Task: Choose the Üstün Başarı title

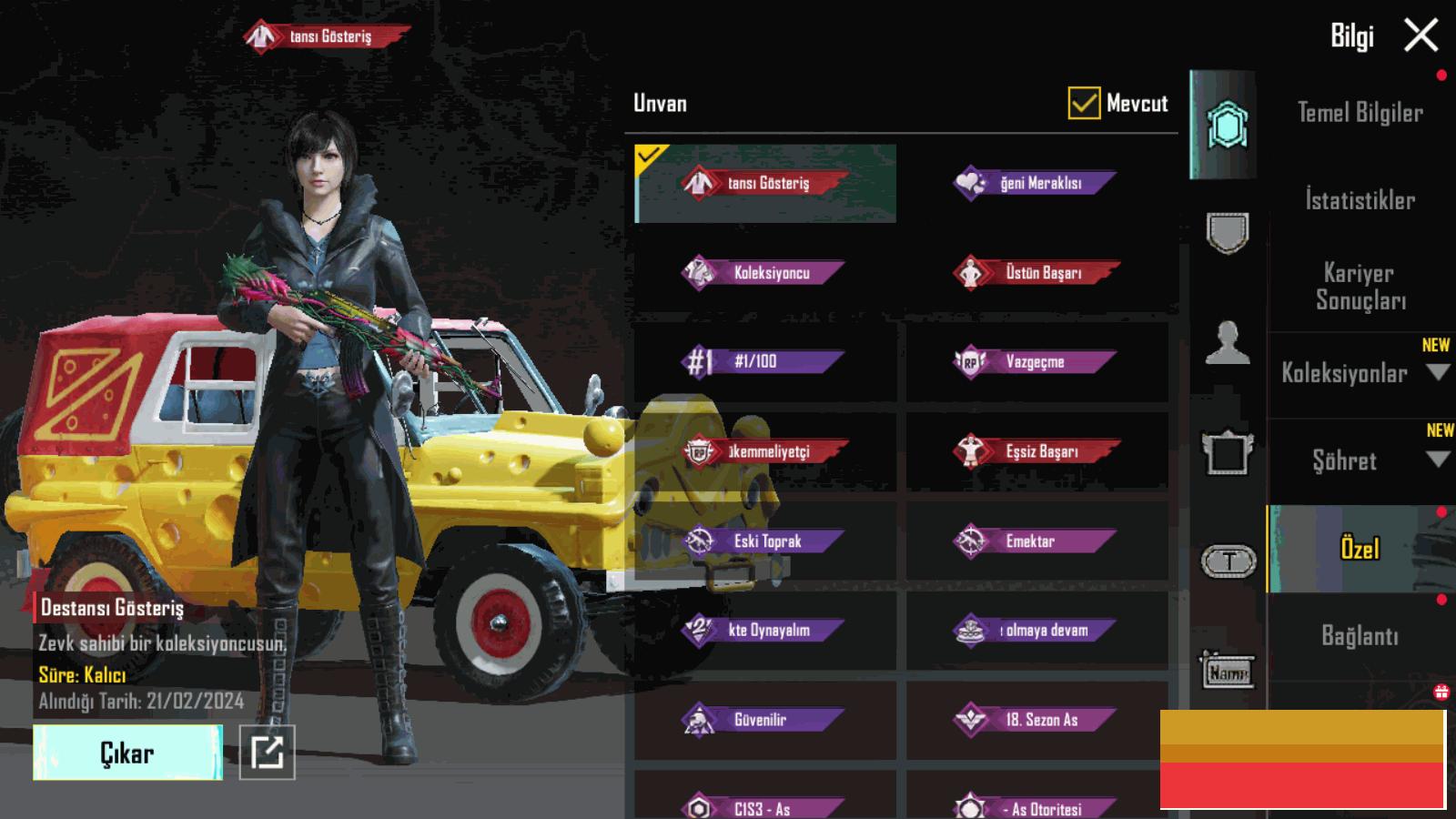Action: tap(1037, 272)
